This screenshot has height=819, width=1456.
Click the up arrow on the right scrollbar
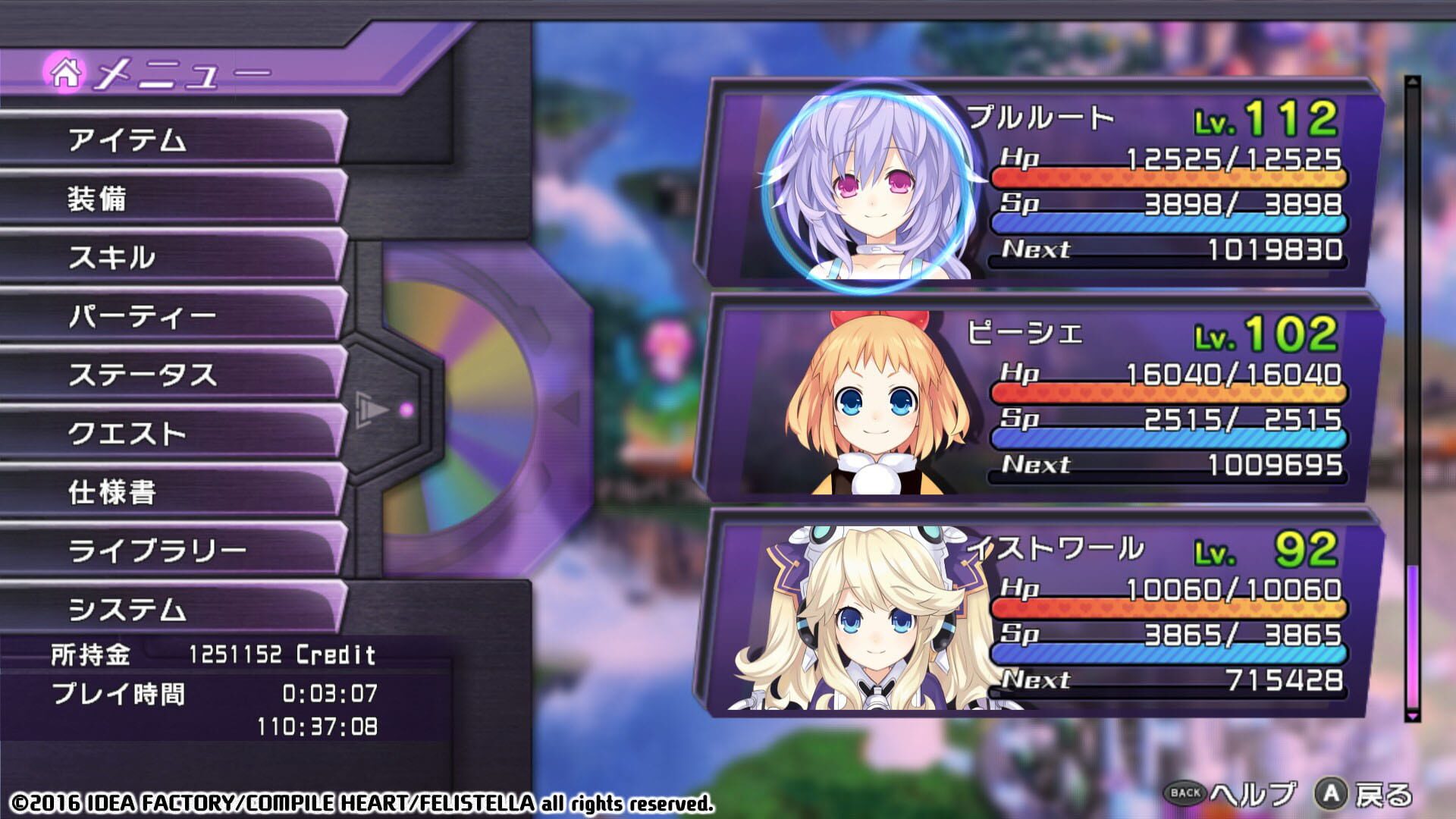point(1414,80)
